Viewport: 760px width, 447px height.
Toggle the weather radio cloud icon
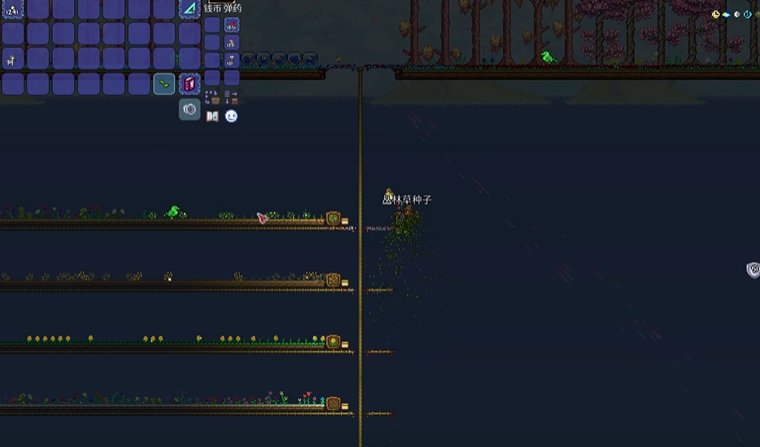(727, 14)
